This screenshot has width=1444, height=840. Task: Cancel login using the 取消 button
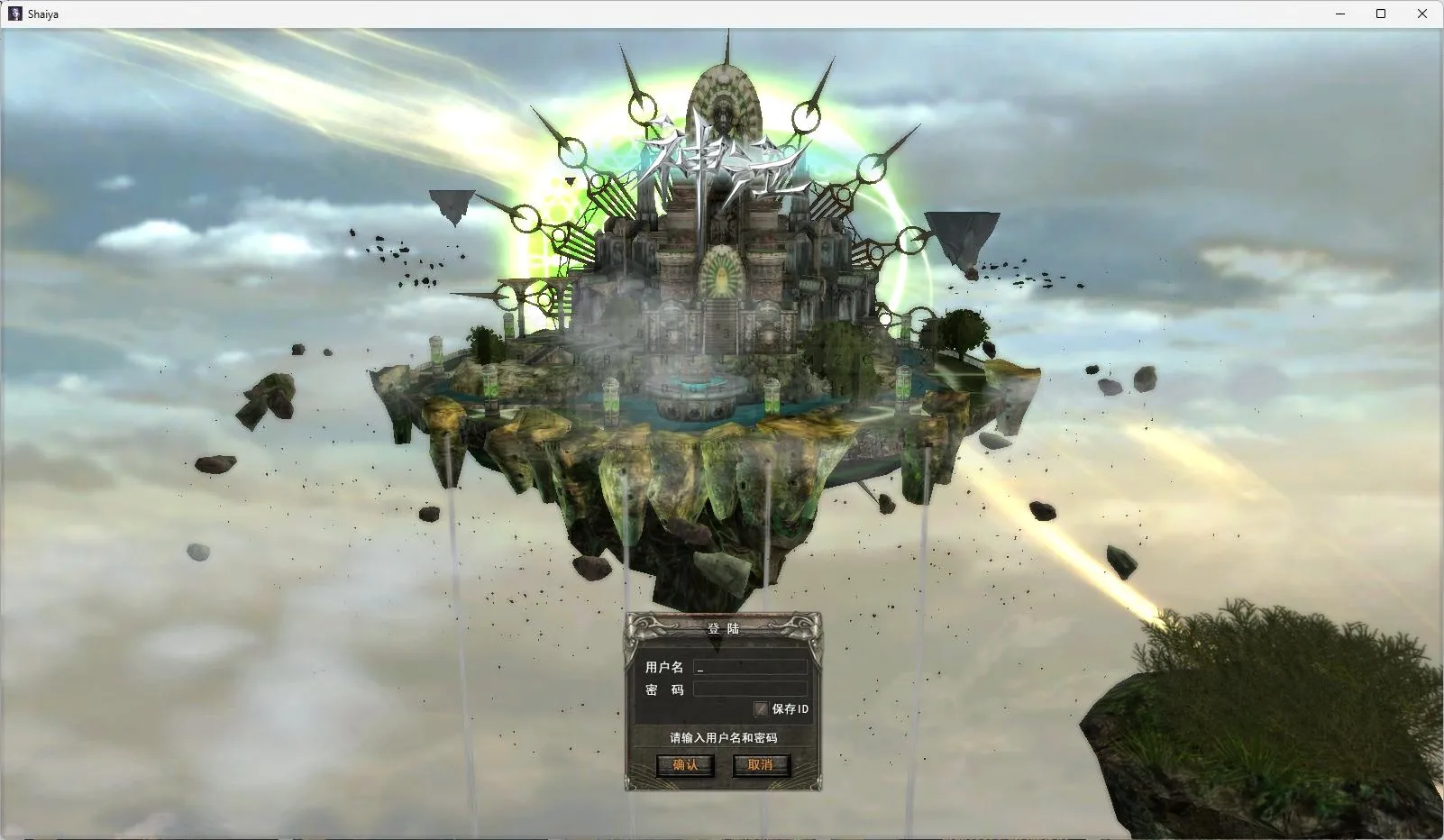pyautogui.click(x=761, y=765)
